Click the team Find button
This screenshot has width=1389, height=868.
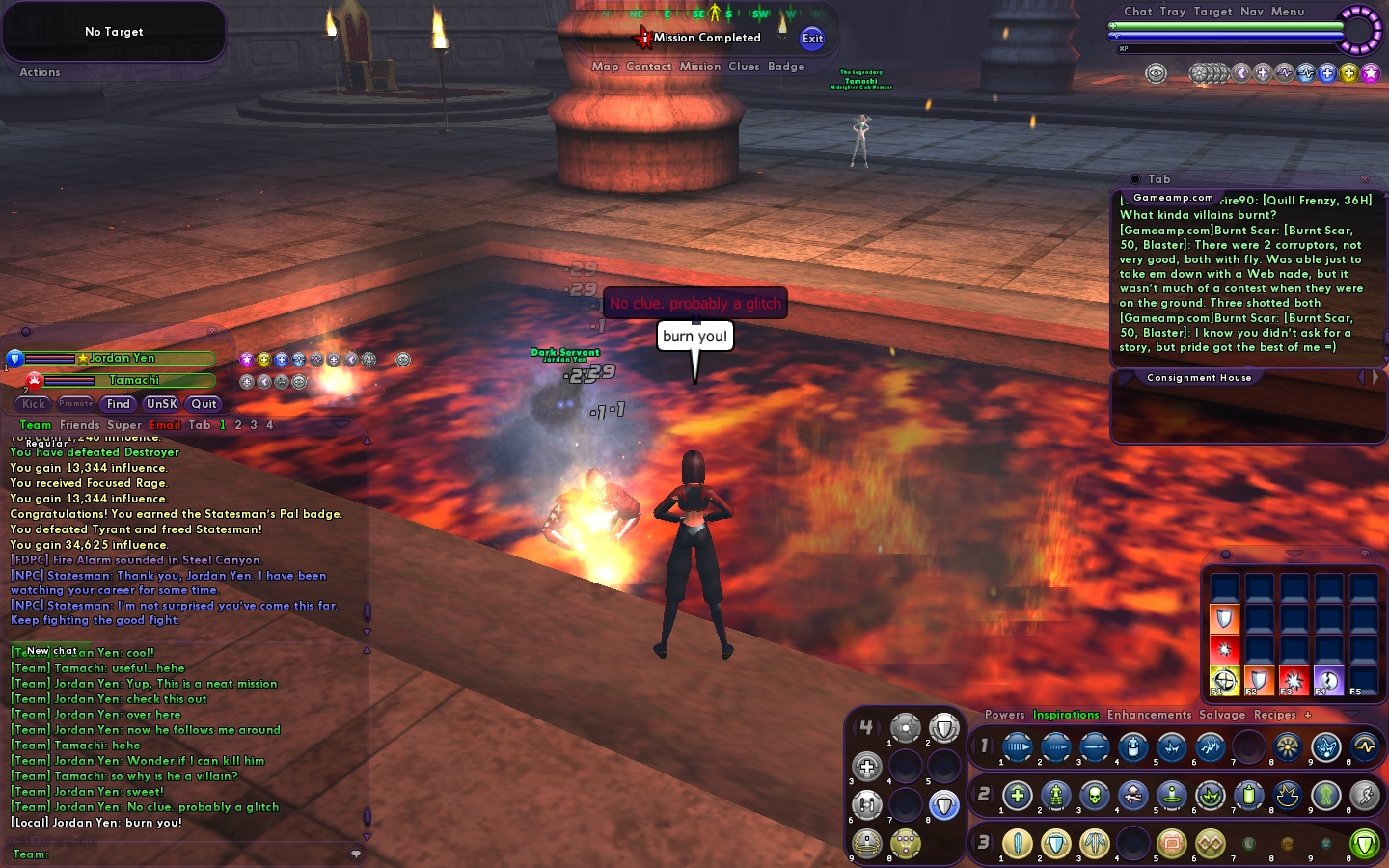tap(119, 404)
